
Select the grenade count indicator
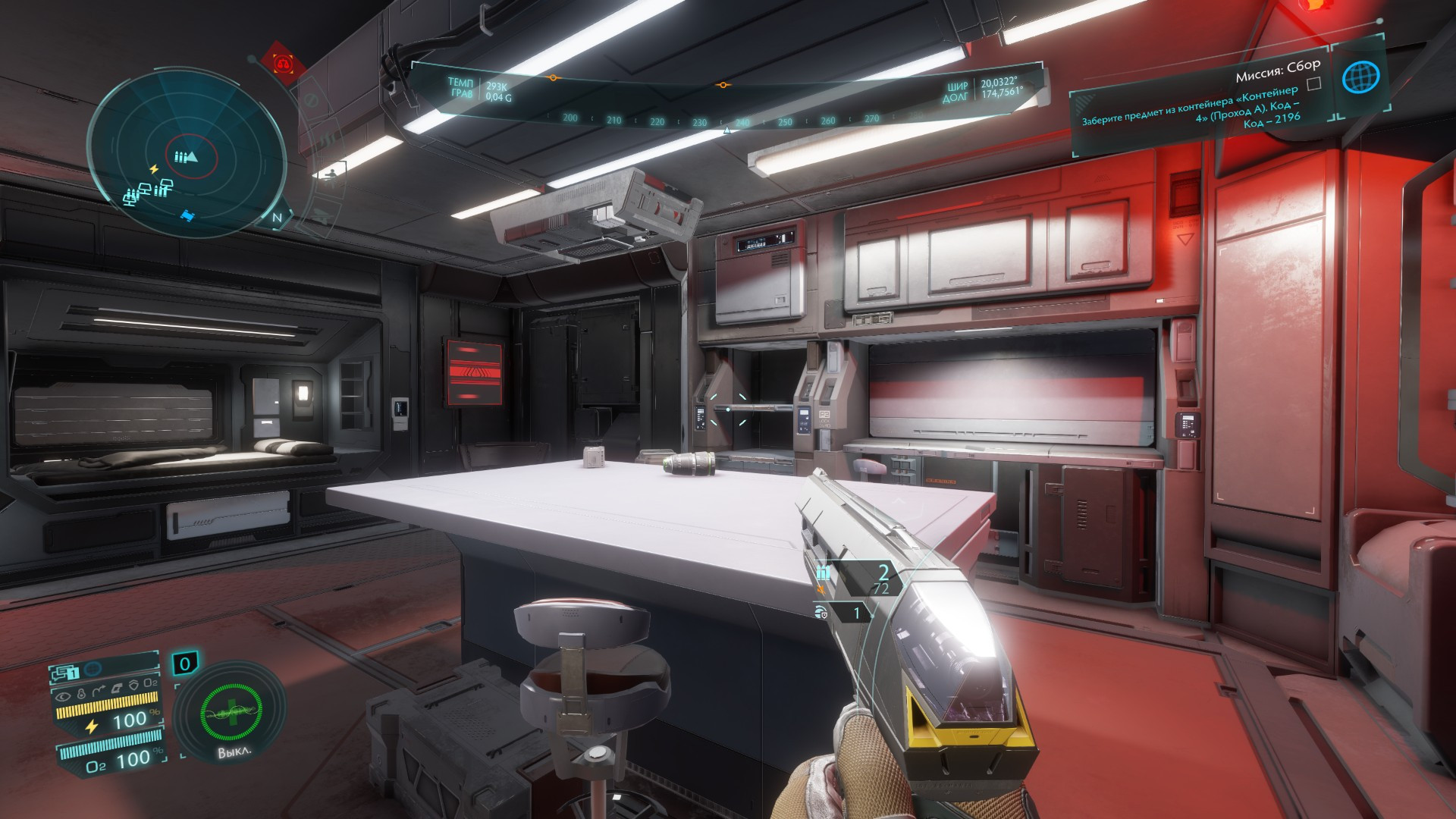(840, 611)
